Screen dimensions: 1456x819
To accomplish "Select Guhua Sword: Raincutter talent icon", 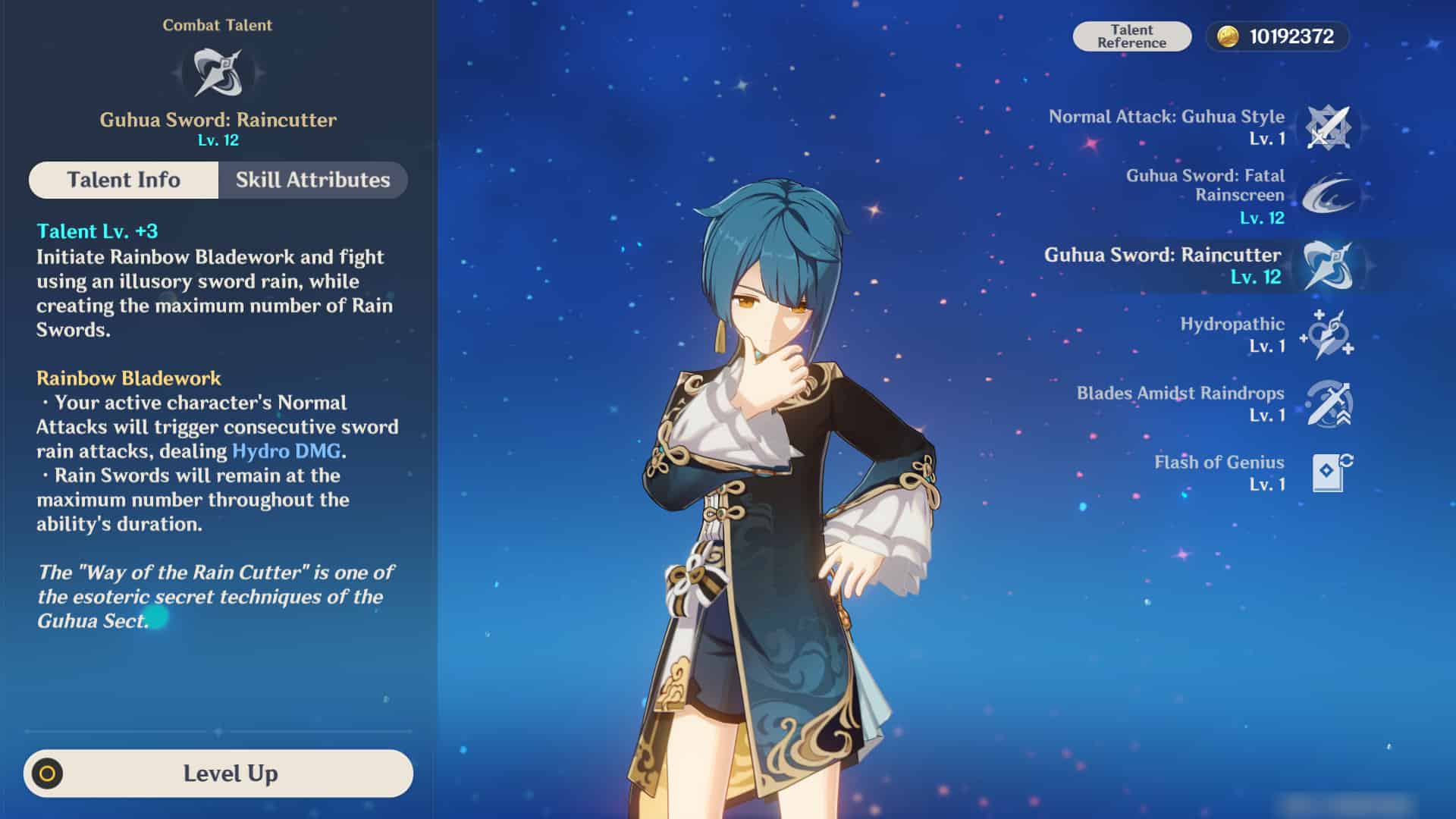I will click(1328, 265).
